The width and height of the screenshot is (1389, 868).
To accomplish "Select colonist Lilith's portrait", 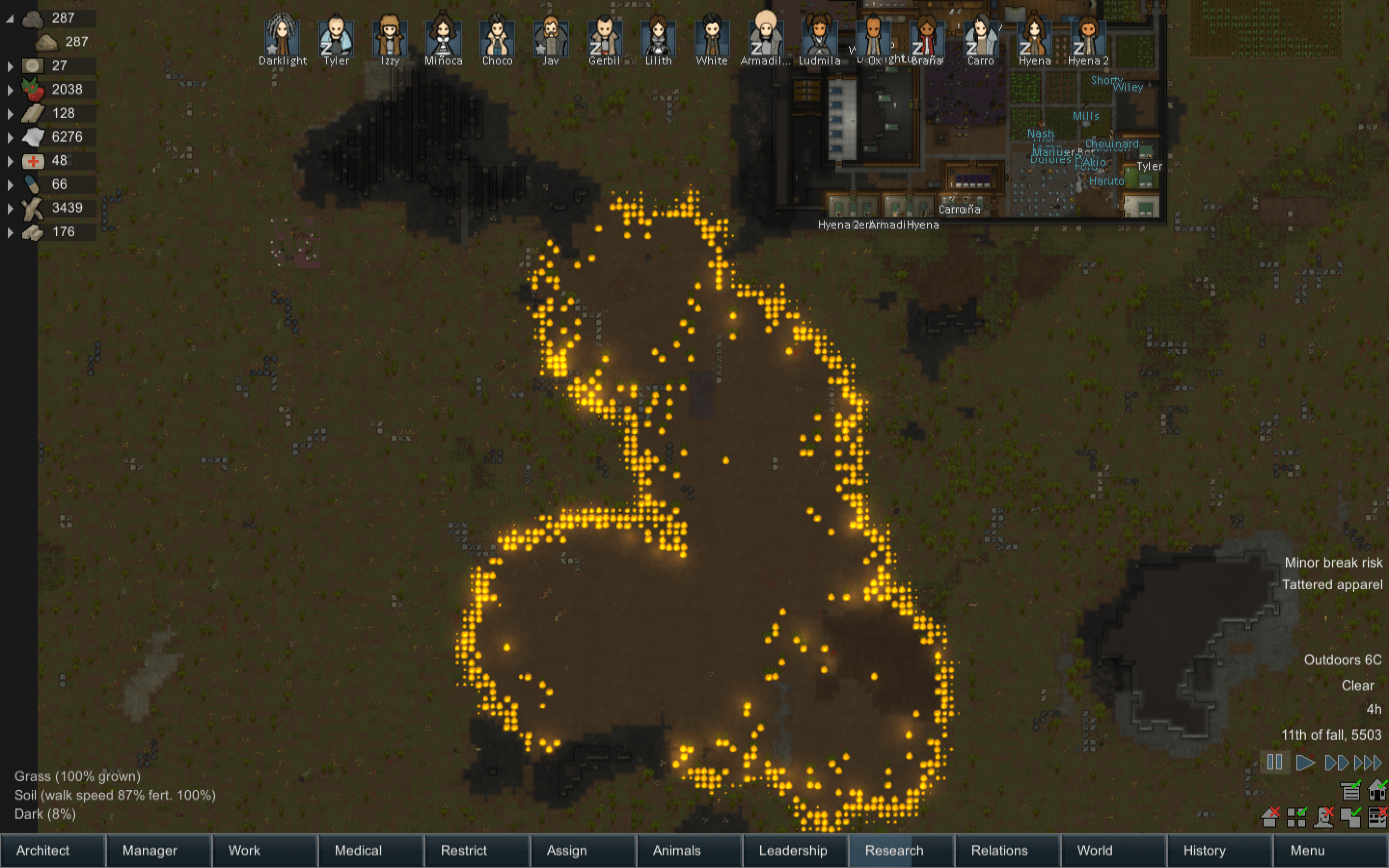I will 658,38.
